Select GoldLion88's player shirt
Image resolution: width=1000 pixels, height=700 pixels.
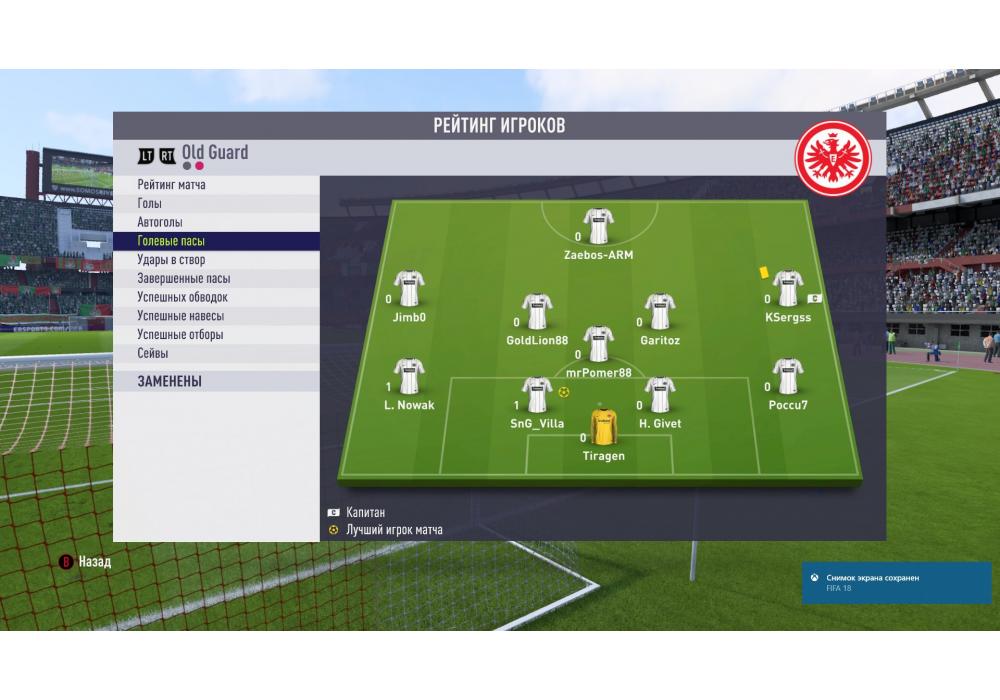[x=537, y=312]
